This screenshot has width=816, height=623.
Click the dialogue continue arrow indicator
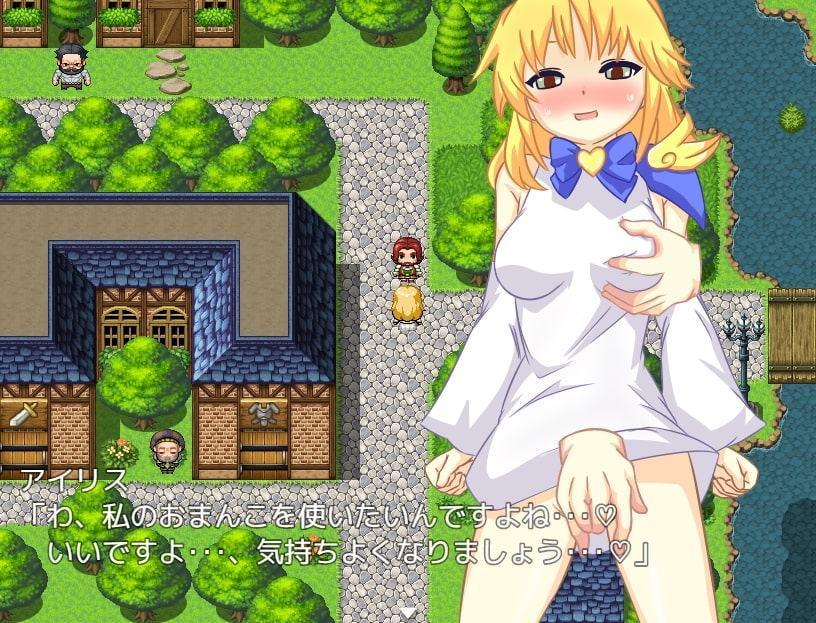tap(408, 611)
